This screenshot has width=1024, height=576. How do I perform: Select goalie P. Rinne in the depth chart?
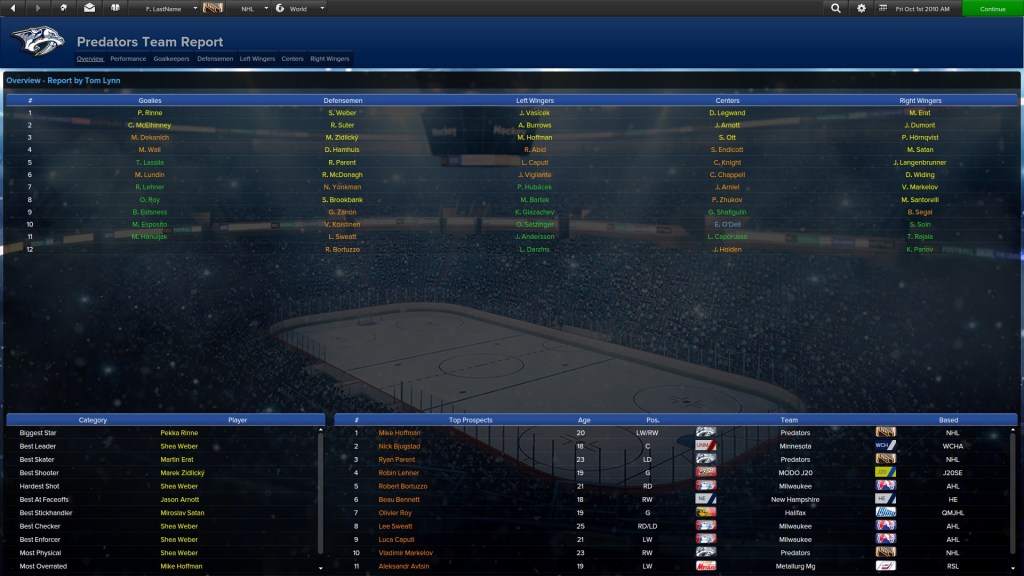click(x=150, y=113)
